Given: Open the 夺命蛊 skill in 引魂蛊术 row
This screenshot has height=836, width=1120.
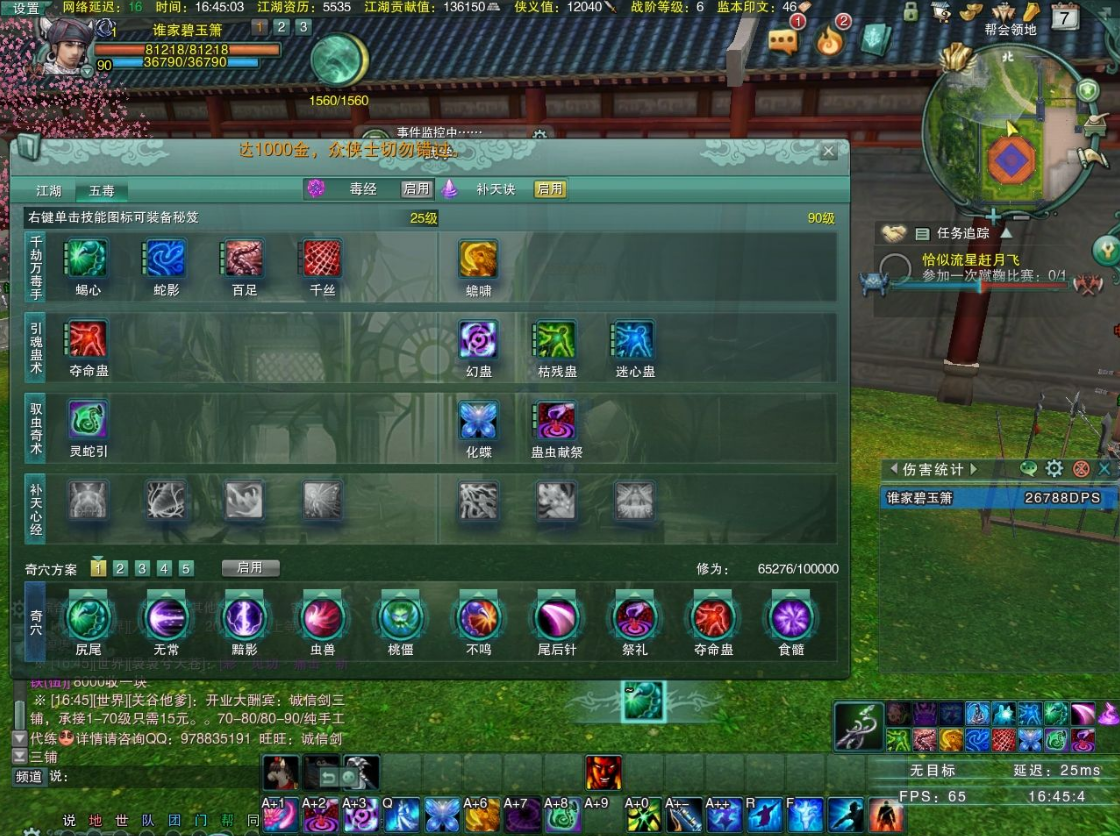Looking at the screenshot, I should click(87, 339).
